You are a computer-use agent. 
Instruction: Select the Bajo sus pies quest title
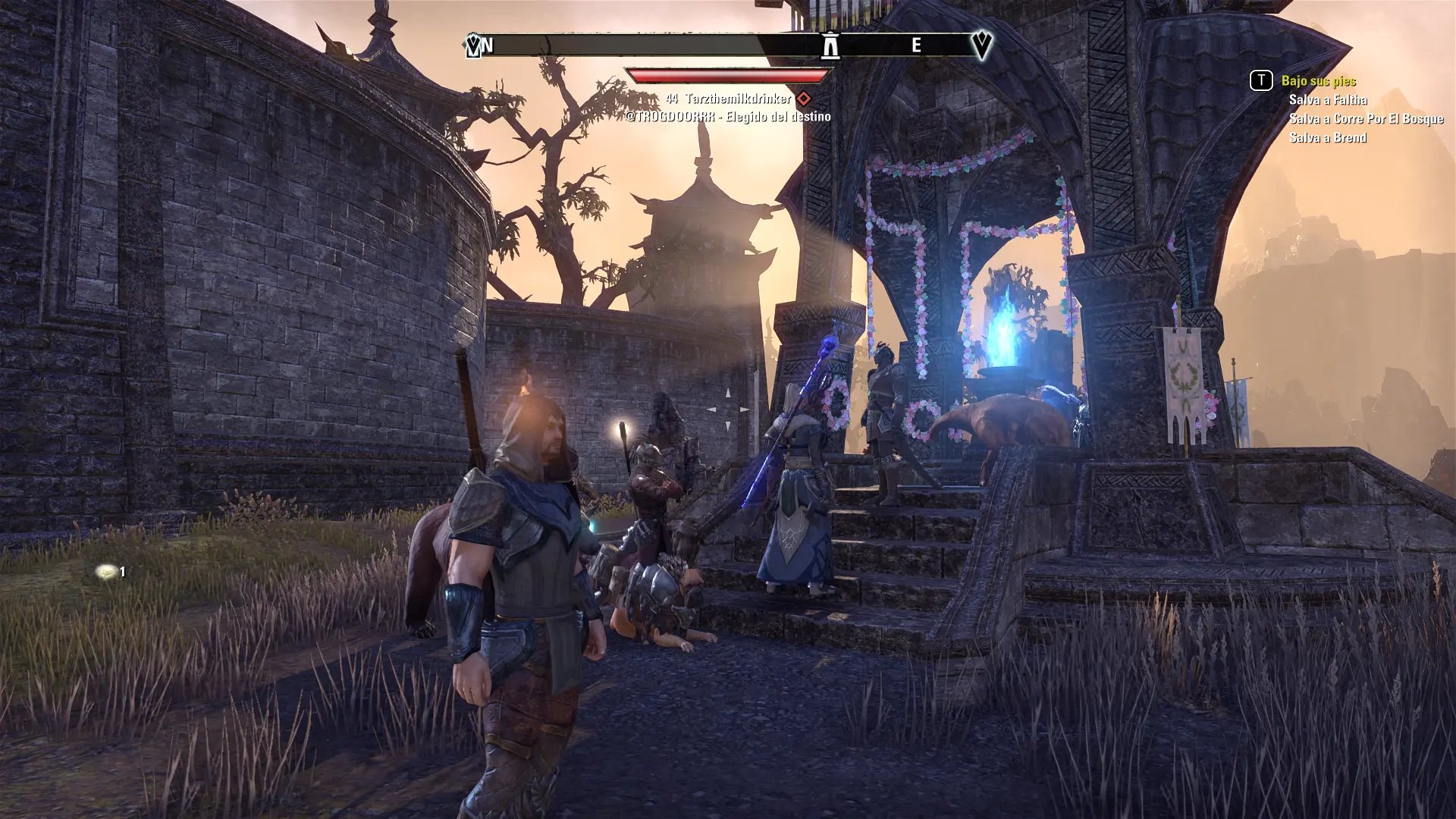pos(1318,81)
